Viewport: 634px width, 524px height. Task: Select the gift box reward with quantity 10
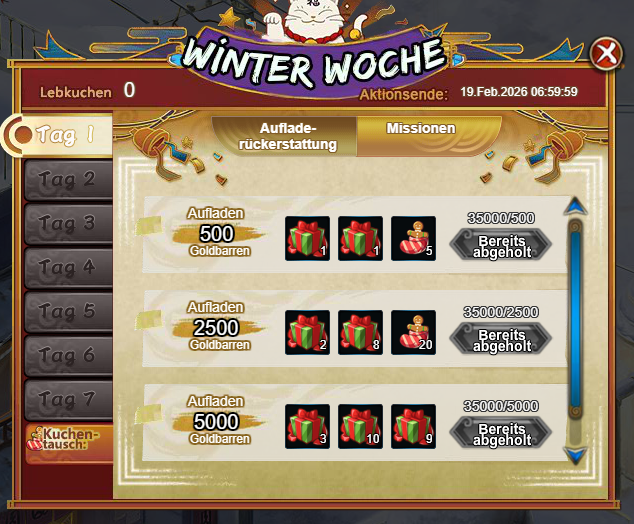click(x=360, y=426)
